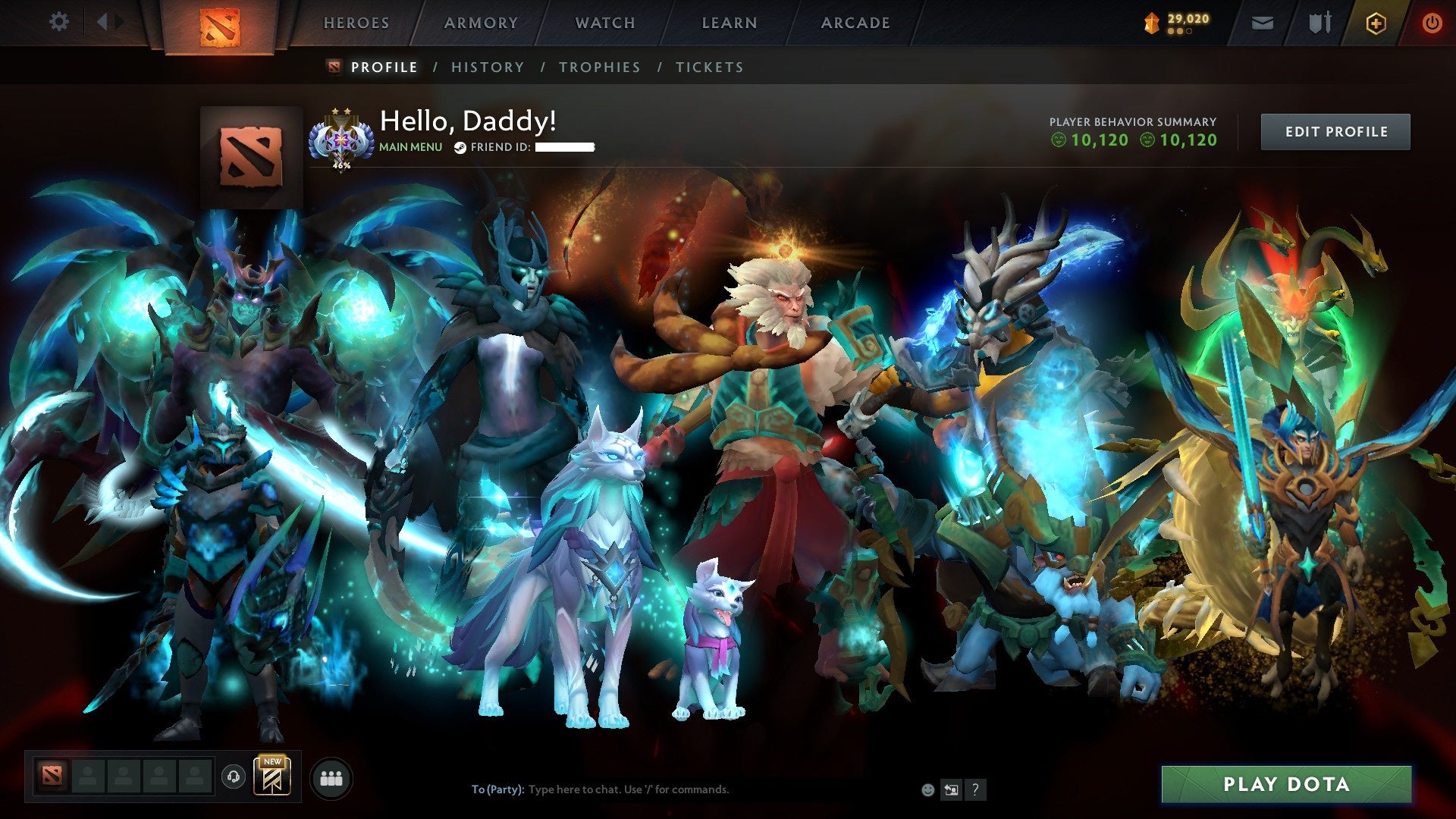Open the ARCADE menu
The image size is (1456, 819).
855,22
